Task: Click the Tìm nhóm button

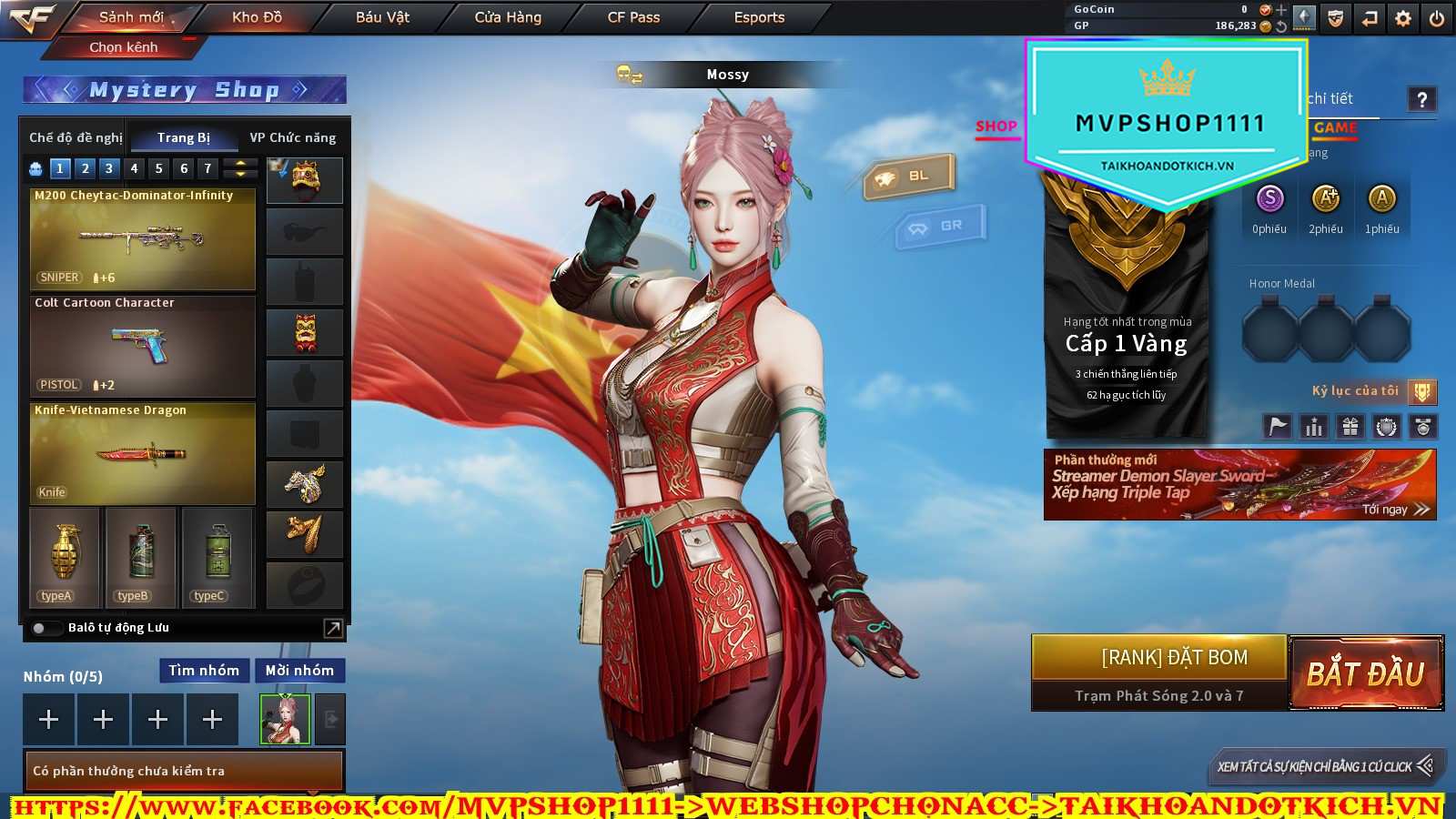Action: tap(204, 671)
